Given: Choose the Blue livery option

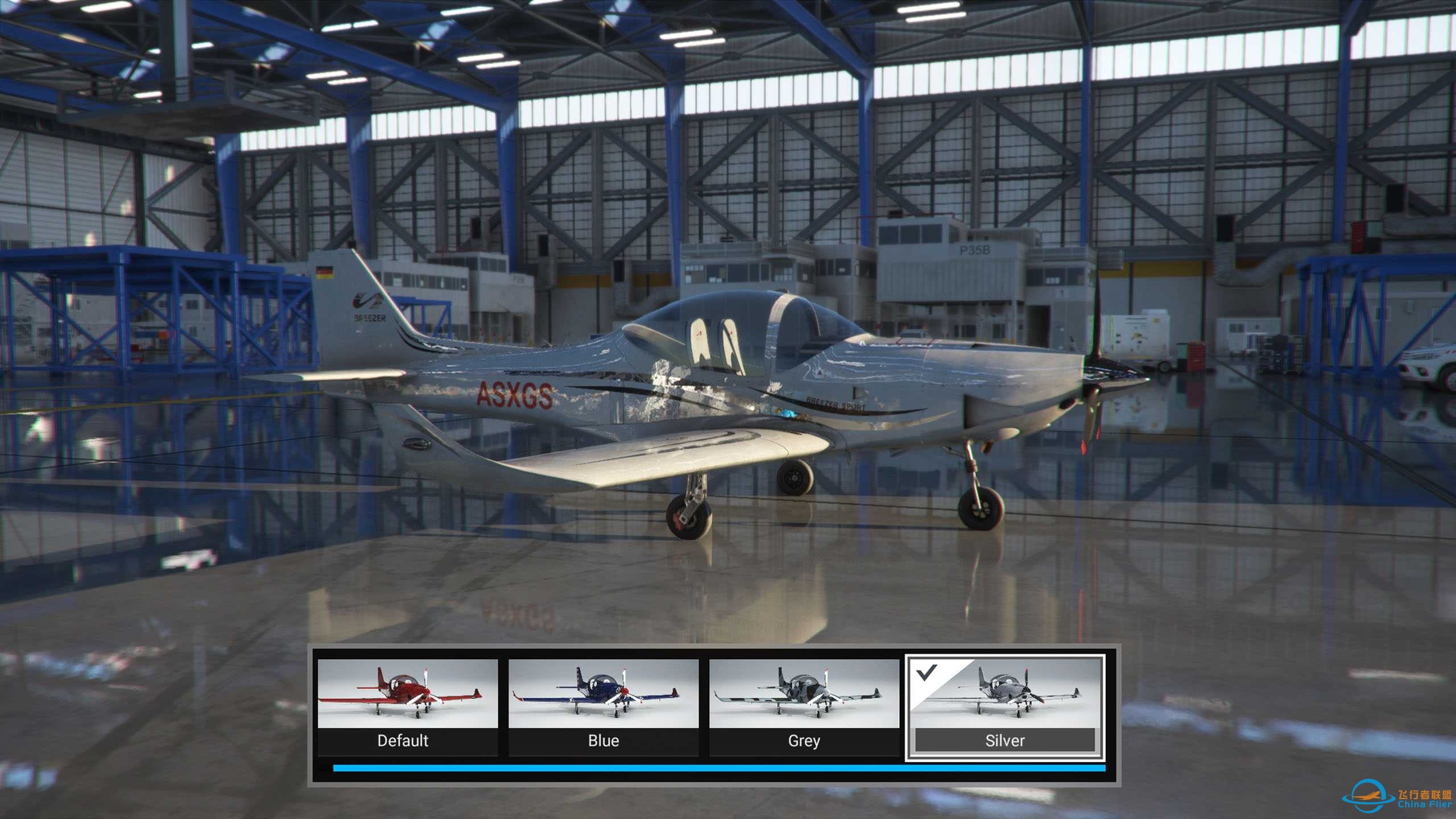Looking at the screenshot, I should (603, 706).
